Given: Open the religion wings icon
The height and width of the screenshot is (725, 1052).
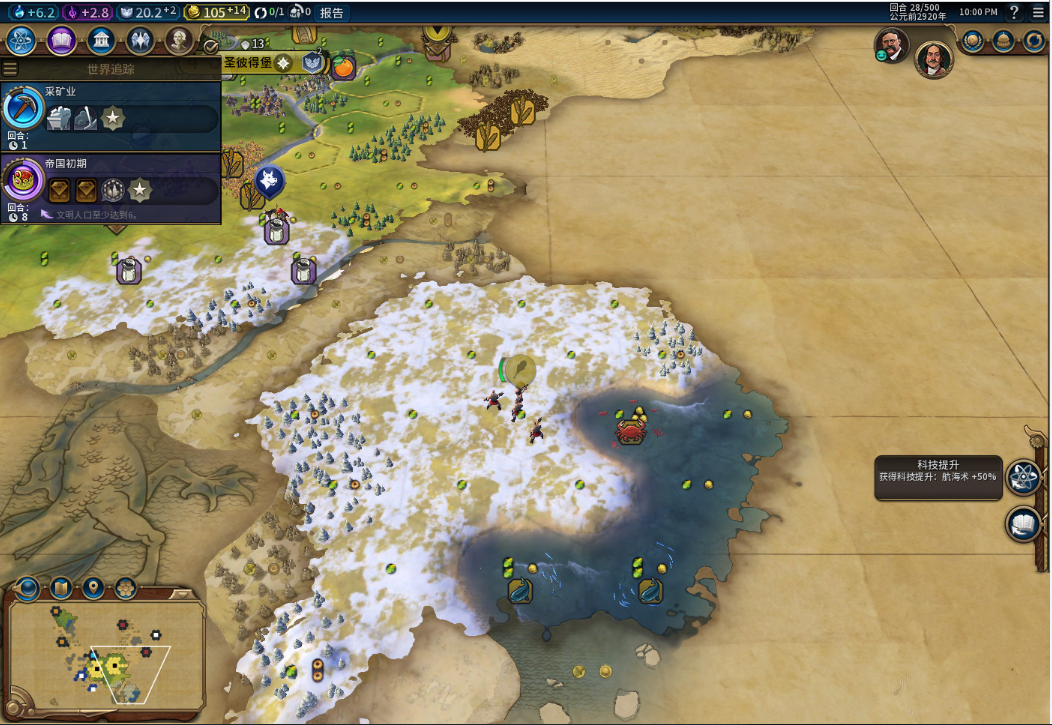Looking at the screenshot, I should click(139, 41).
